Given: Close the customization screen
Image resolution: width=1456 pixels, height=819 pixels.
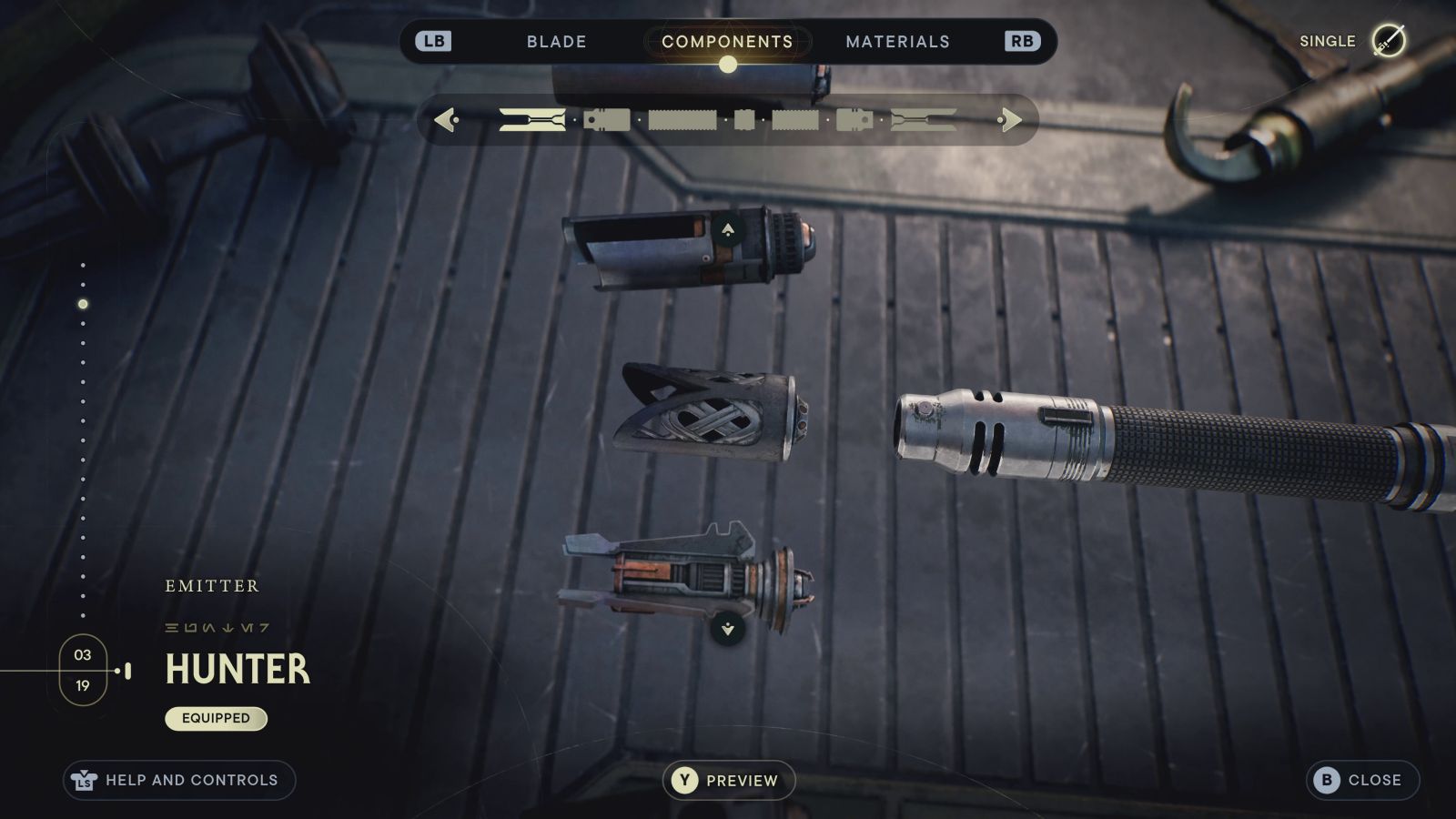Looking at the screenshot, I should 1361,780.
